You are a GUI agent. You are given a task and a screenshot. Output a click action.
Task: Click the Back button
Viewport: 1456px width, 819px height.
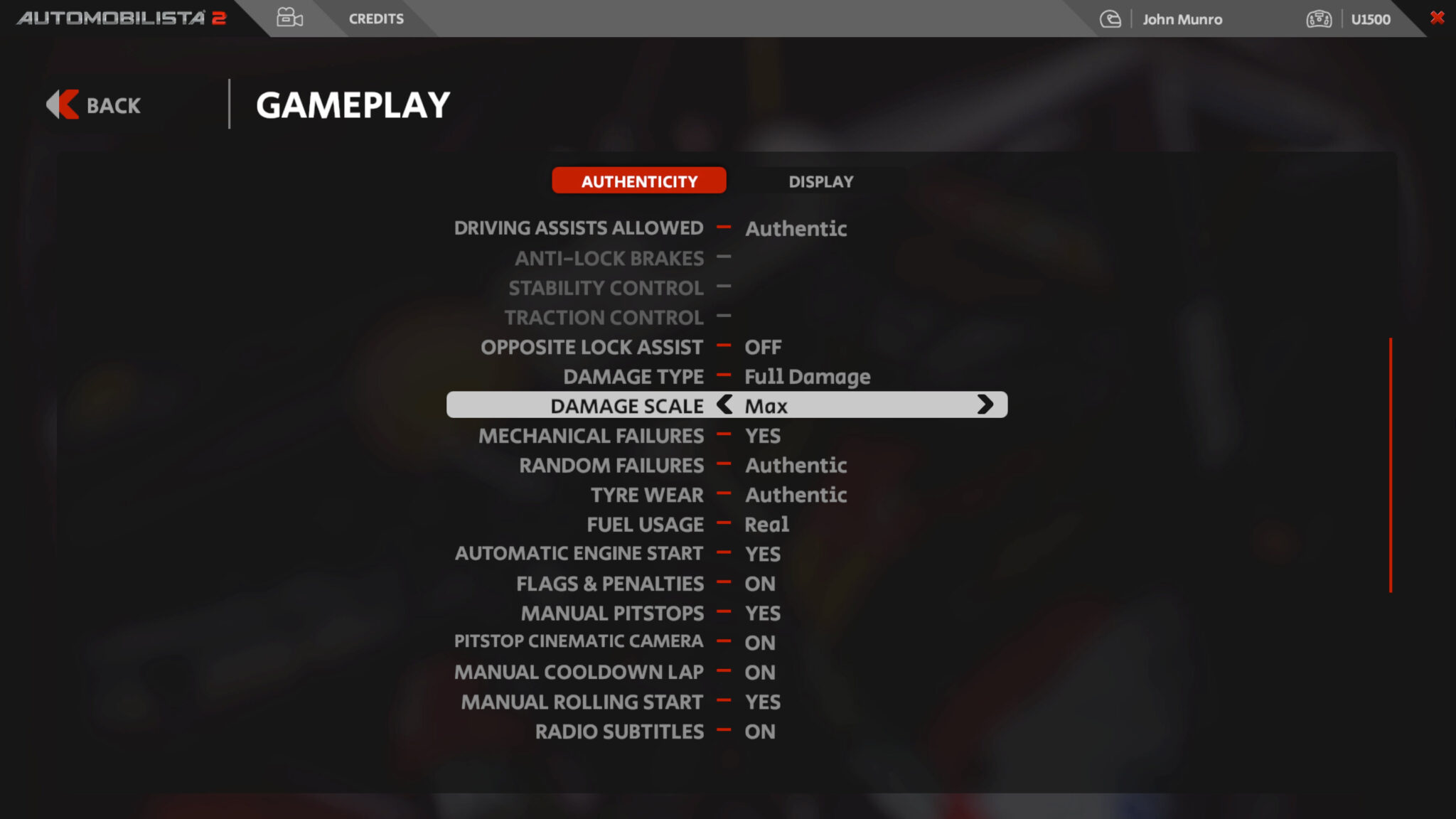[112, 105]
